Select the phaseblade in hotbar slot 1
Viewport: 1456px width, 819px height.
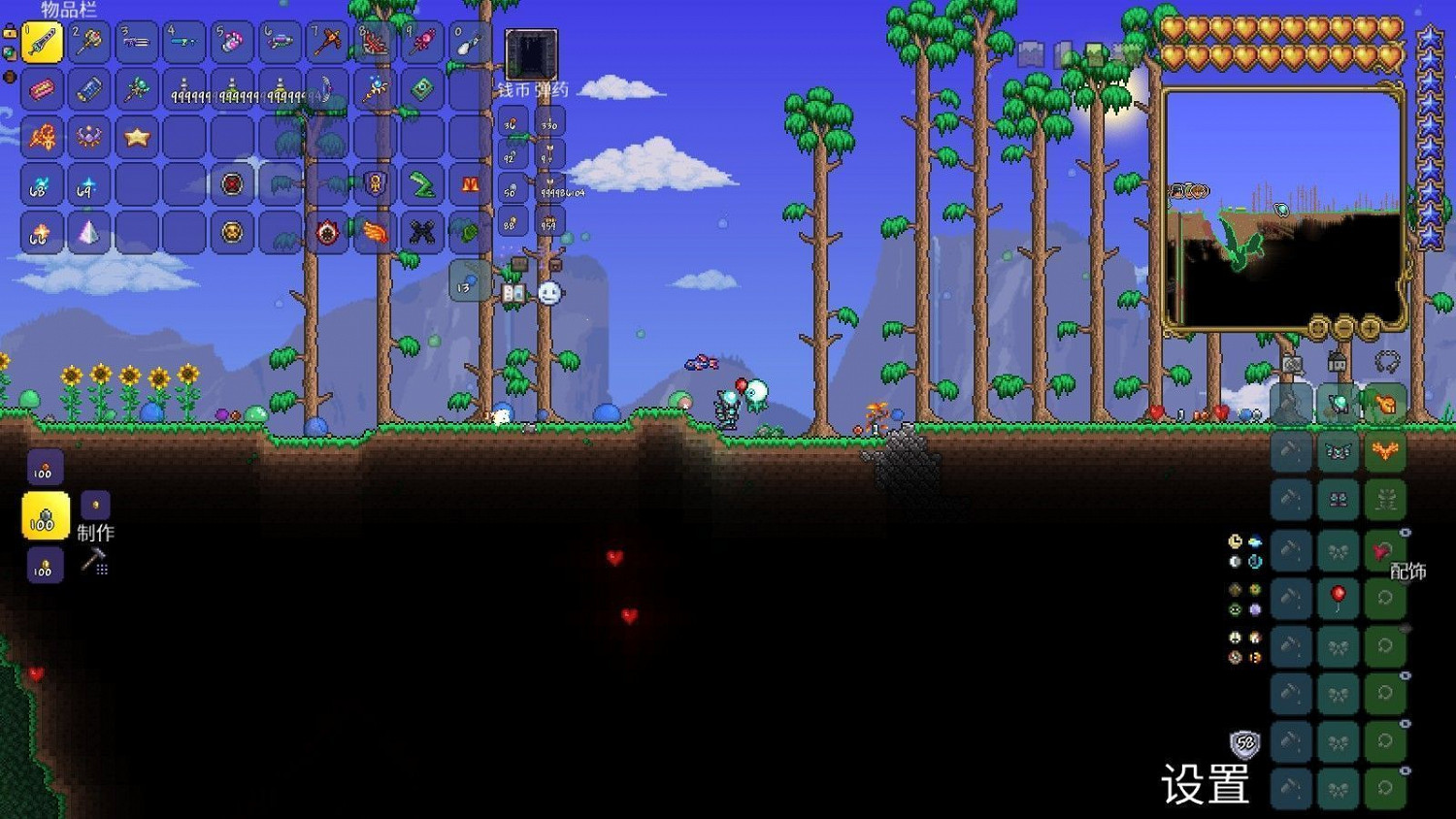tap(43, 42)
